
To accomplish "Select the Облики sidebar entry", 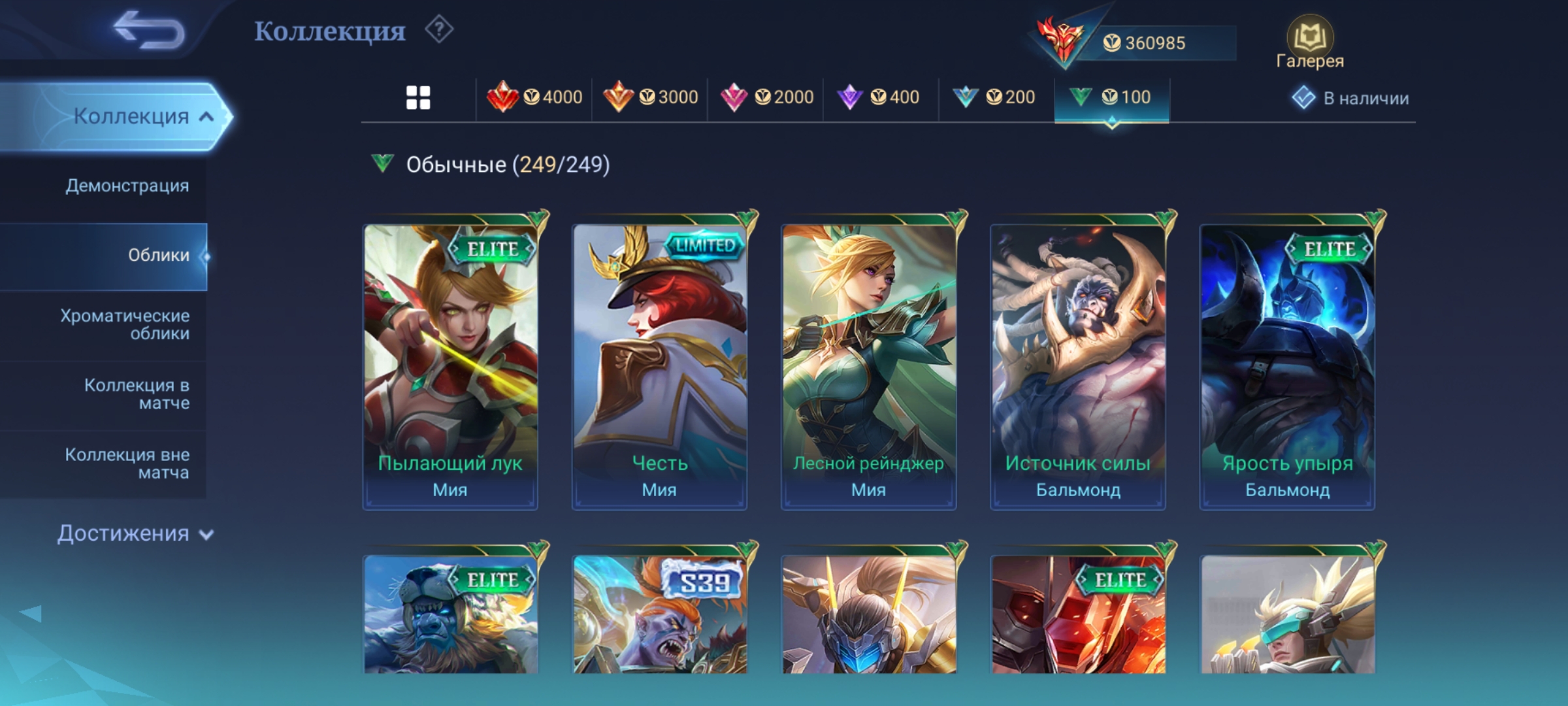I will pyautogui.click(x=158, y=255).
